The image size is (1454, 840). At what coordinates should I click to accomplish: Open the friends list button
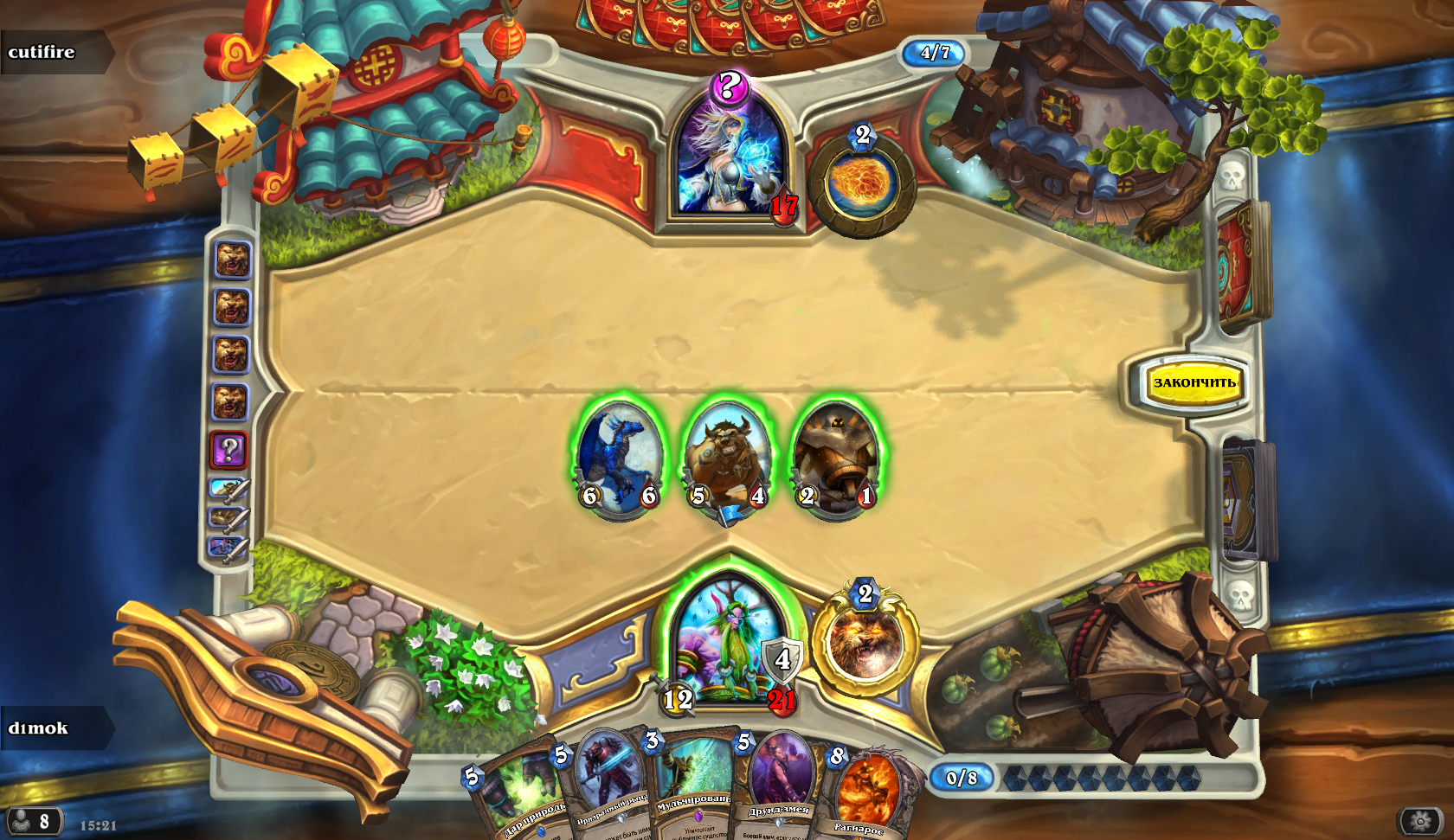(32, 821)
